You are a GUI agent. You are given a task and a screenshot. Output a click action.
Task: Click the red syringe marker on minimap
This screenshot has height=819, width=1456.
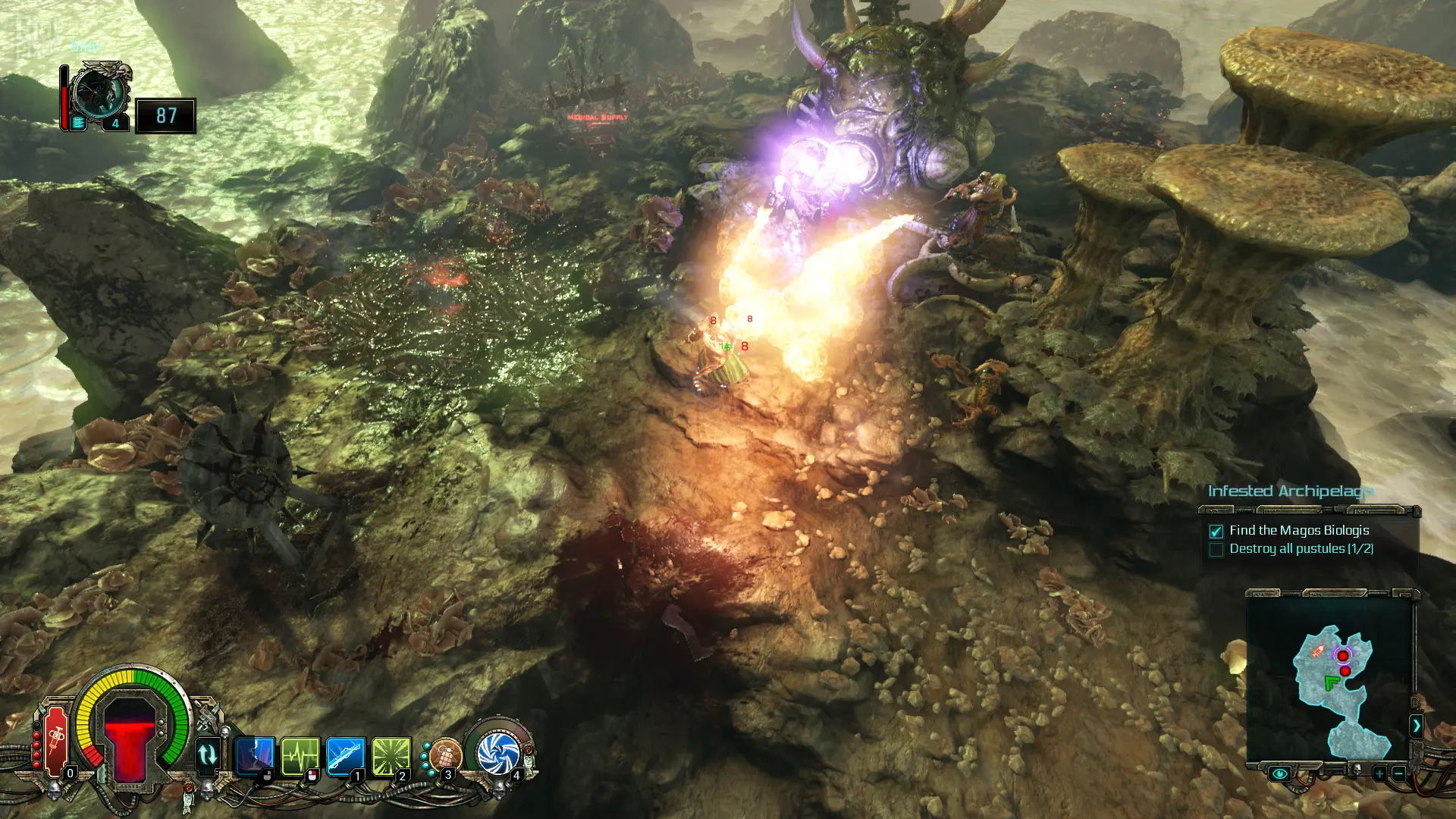1318,651
